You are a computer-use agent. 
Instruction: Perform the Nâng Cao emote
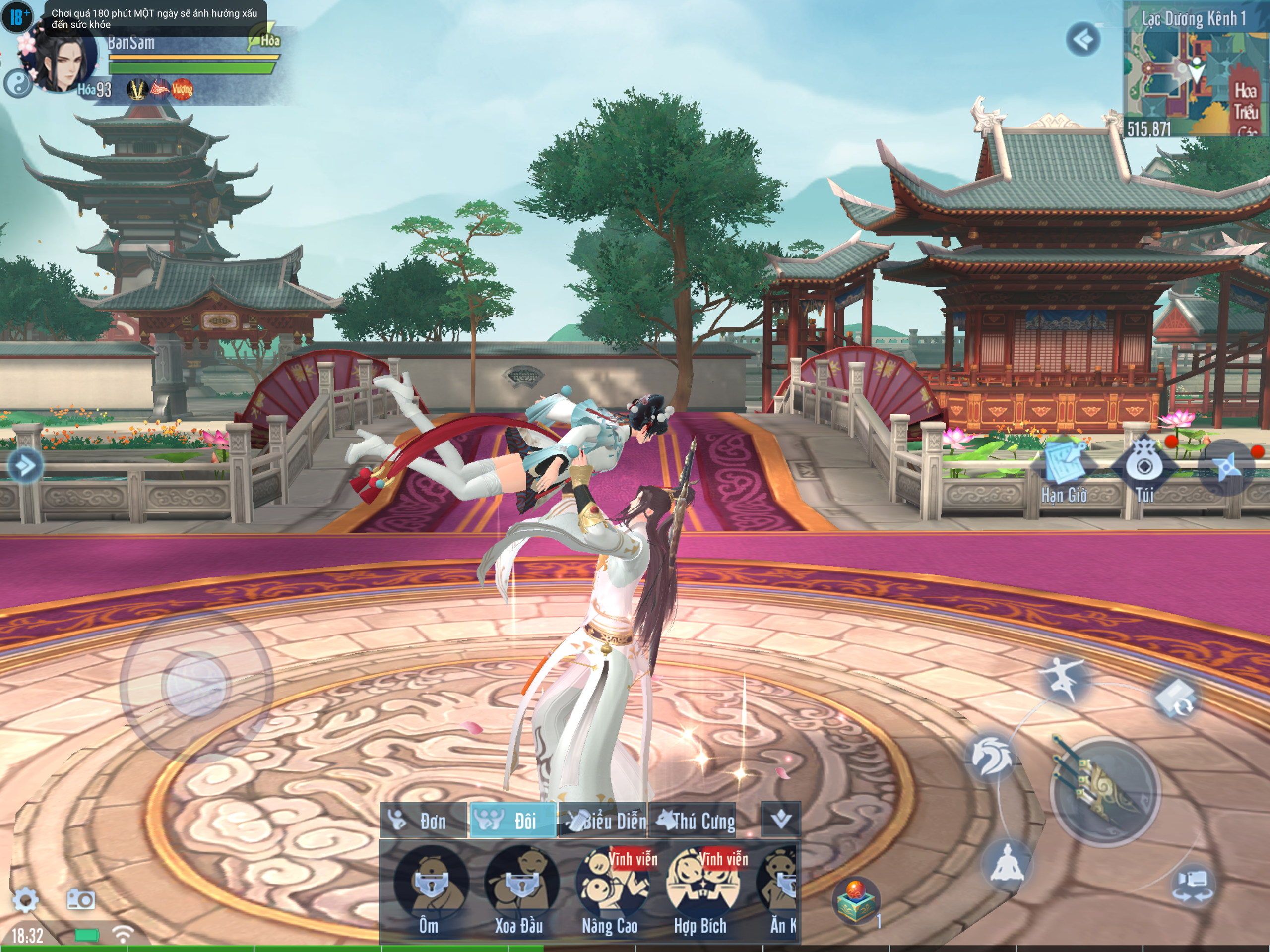pyautogui.click(x=610, y=884)
